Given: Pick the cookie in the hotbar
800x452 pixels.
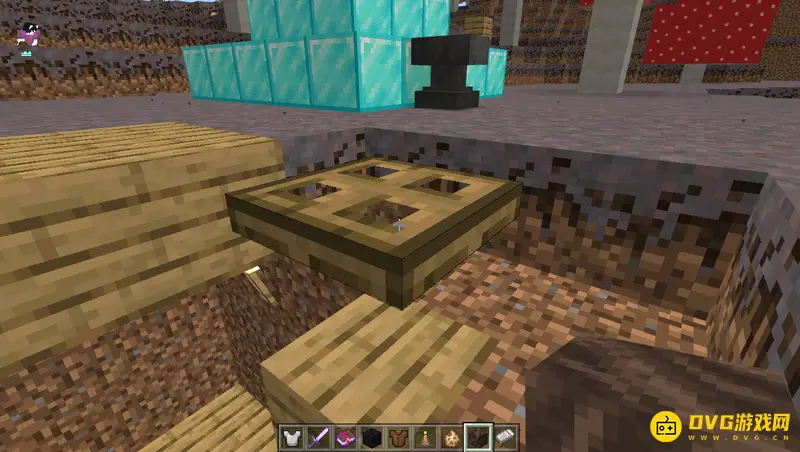Looking at the screenshot, I should [x=452, y=438].
